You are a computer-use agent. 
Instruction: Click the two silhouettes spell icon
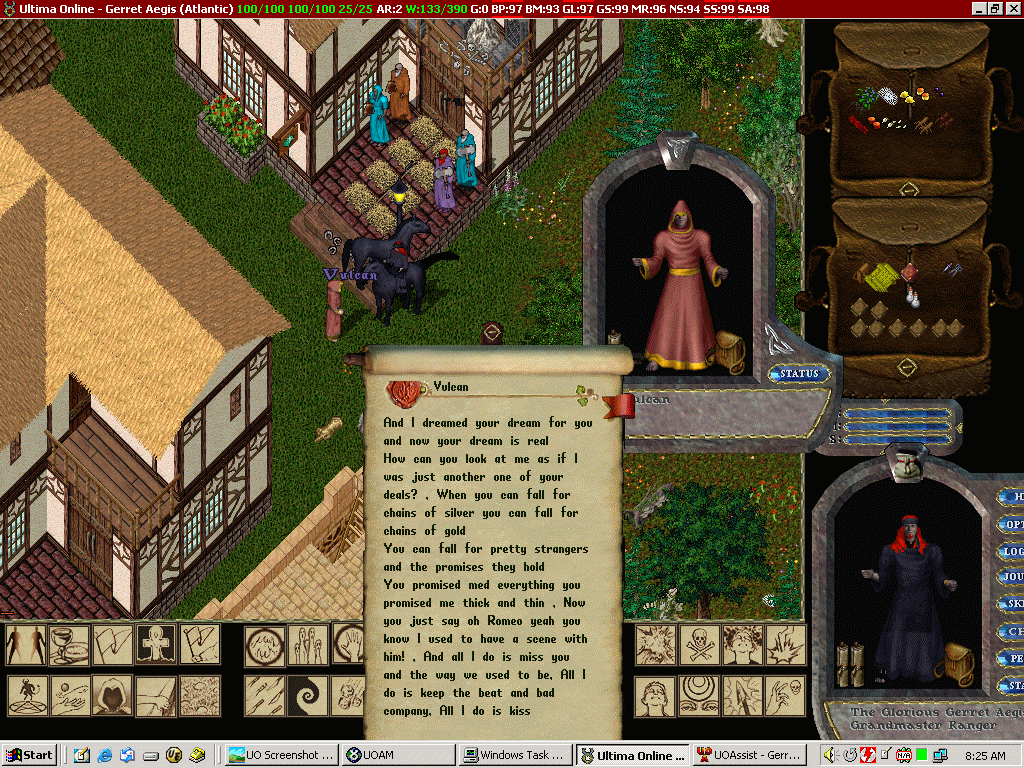tap(26, 645)
